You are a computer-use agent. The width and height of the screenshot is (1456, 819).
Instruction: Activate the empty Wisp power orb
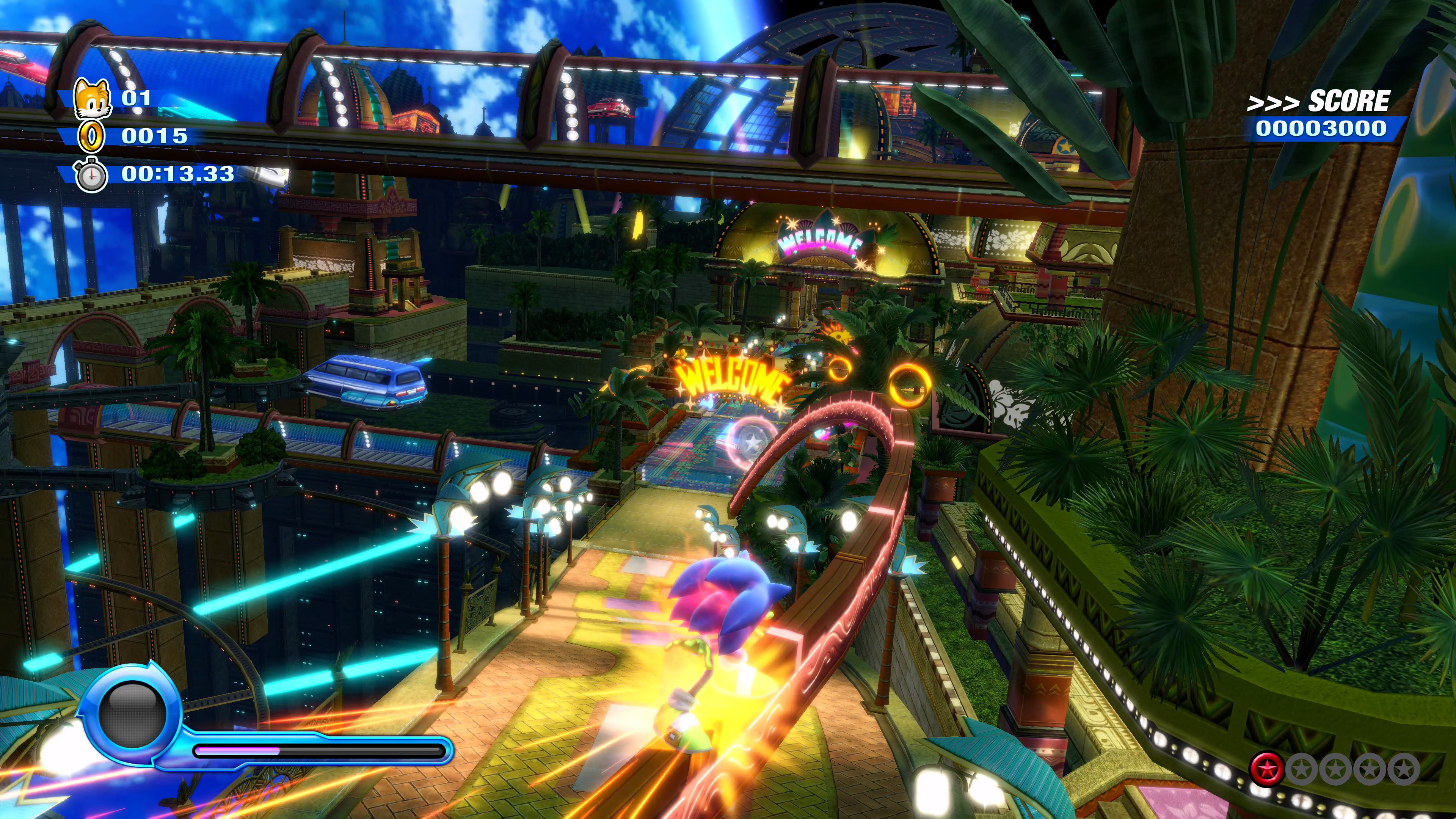coord(132,713)
